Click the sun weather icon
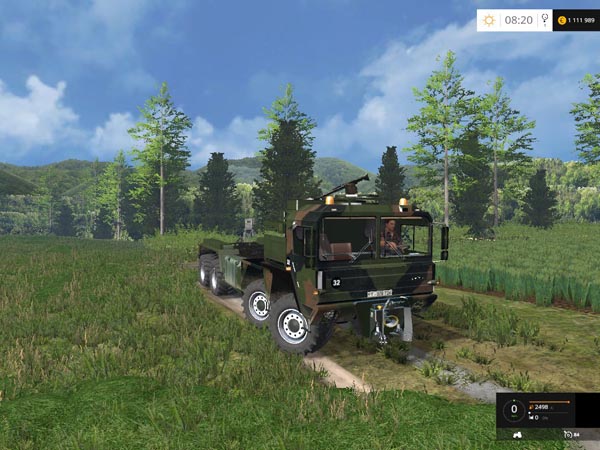 click(x=489, y=20)
